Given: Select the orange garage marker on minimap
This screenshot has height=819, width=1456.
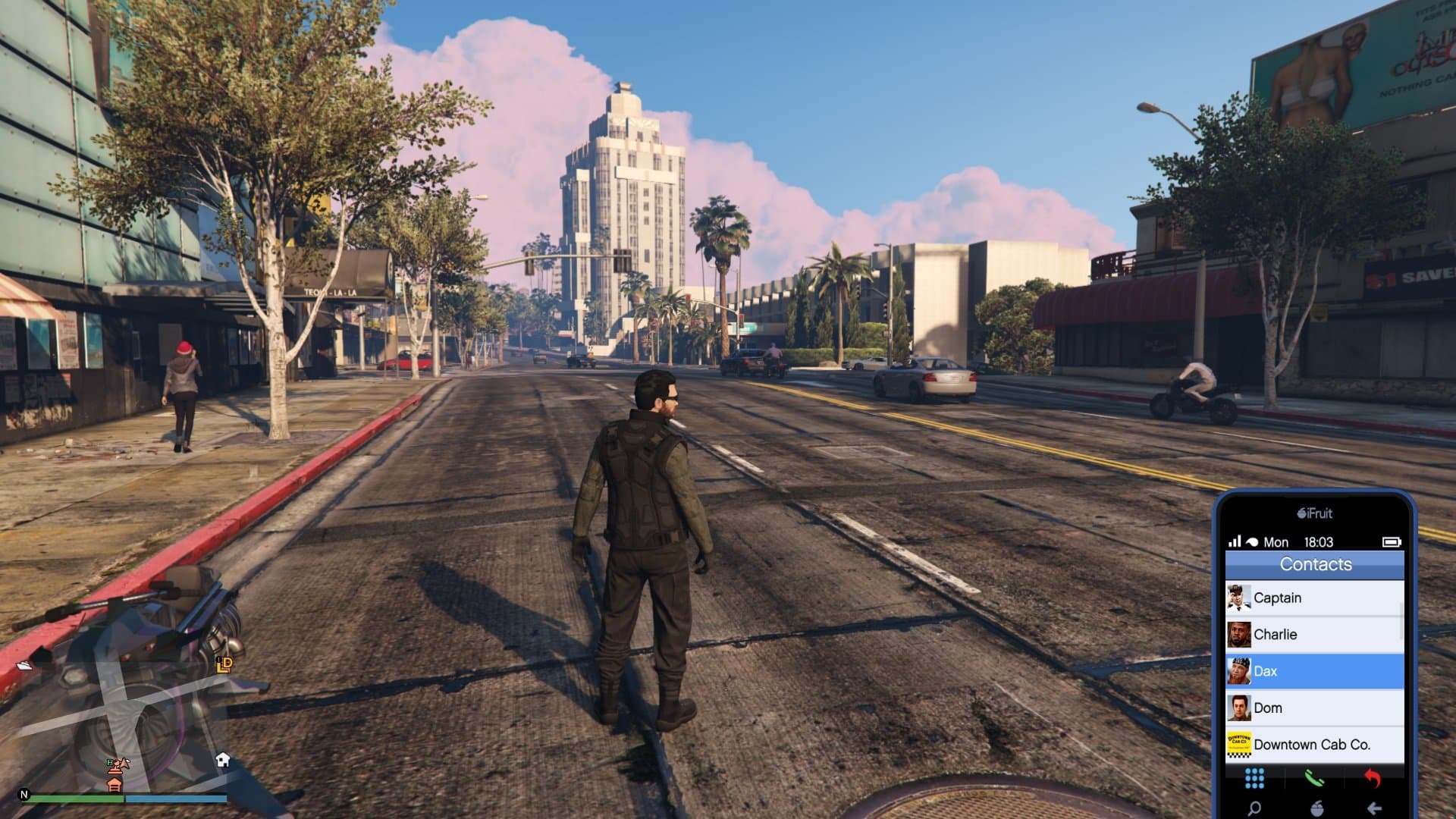Looking at the screenshot, I should (x=115, y=784).
